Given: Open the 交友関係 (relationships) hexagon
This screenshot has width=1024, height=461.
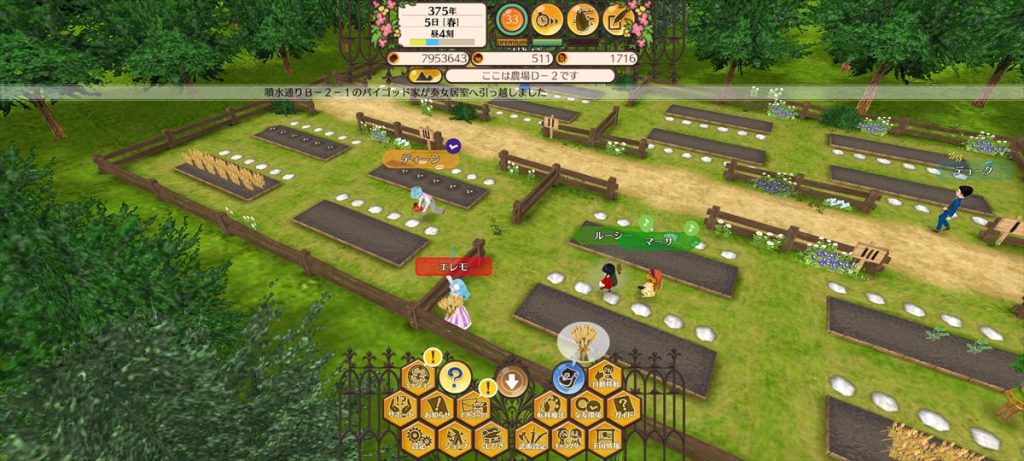Looking at the screenshot, I should [x=587, y=408].
